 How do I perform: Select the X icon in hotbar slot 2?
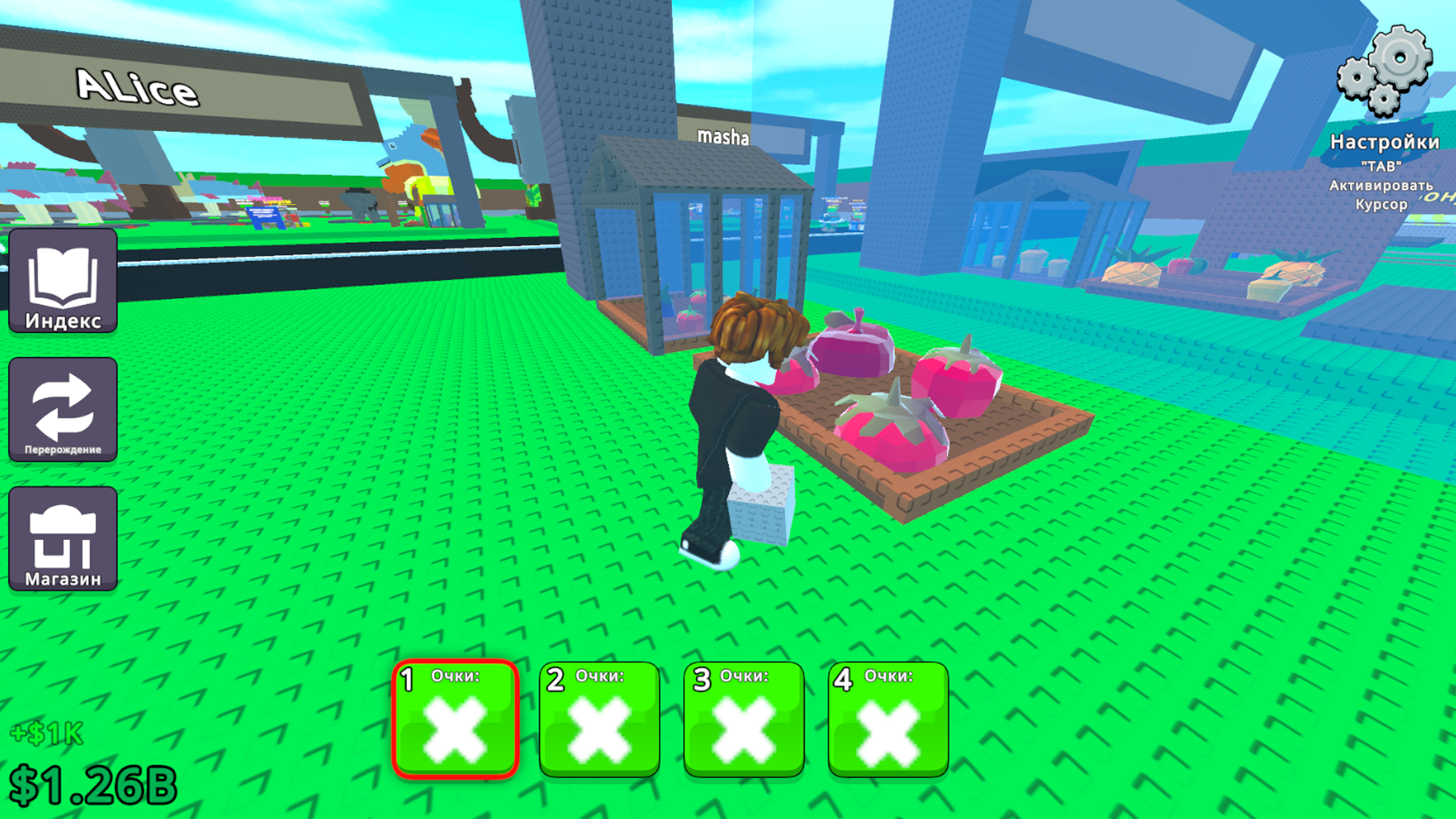pyautogui.click(x=599, y=728)
